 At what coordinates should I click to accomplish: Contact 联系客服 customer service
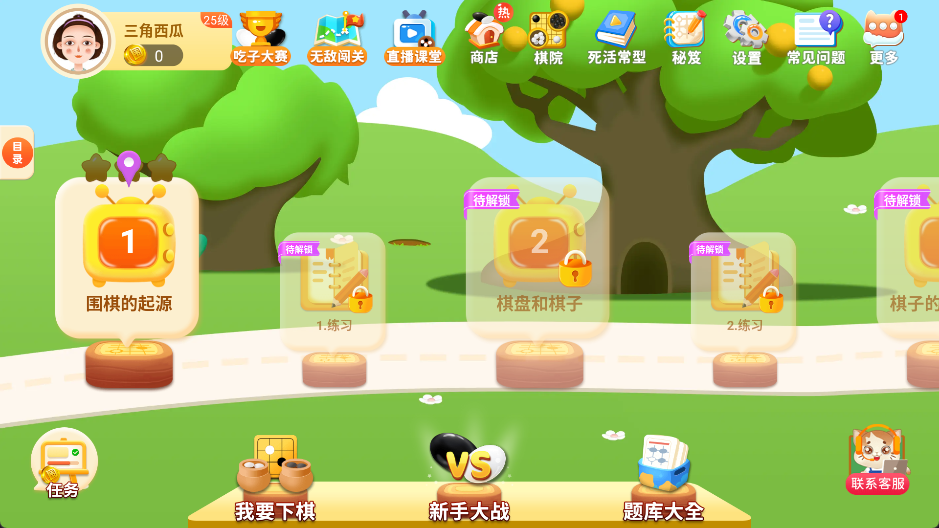coord(877,460)
